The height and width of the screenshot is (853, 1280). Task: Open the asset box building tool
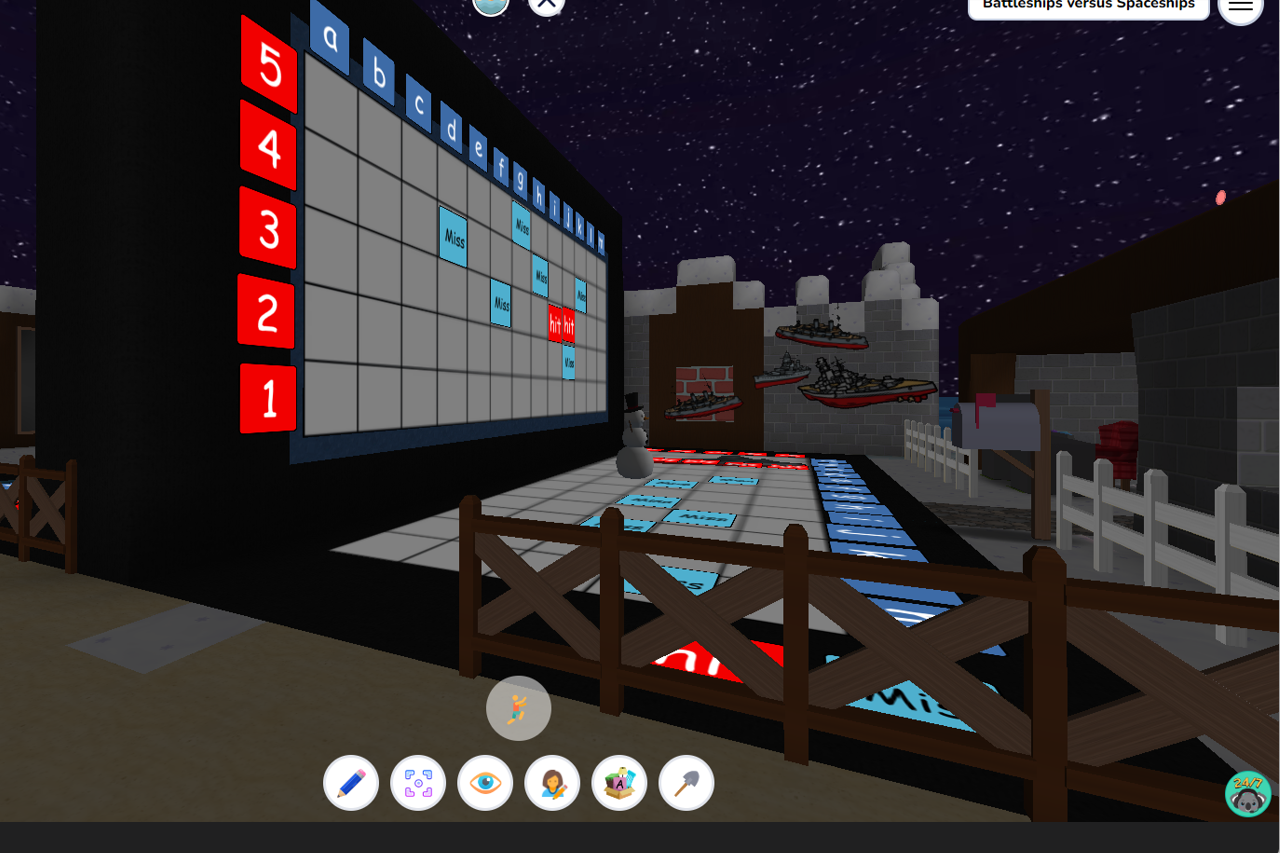pyautogui.click(x=619, y=782)
